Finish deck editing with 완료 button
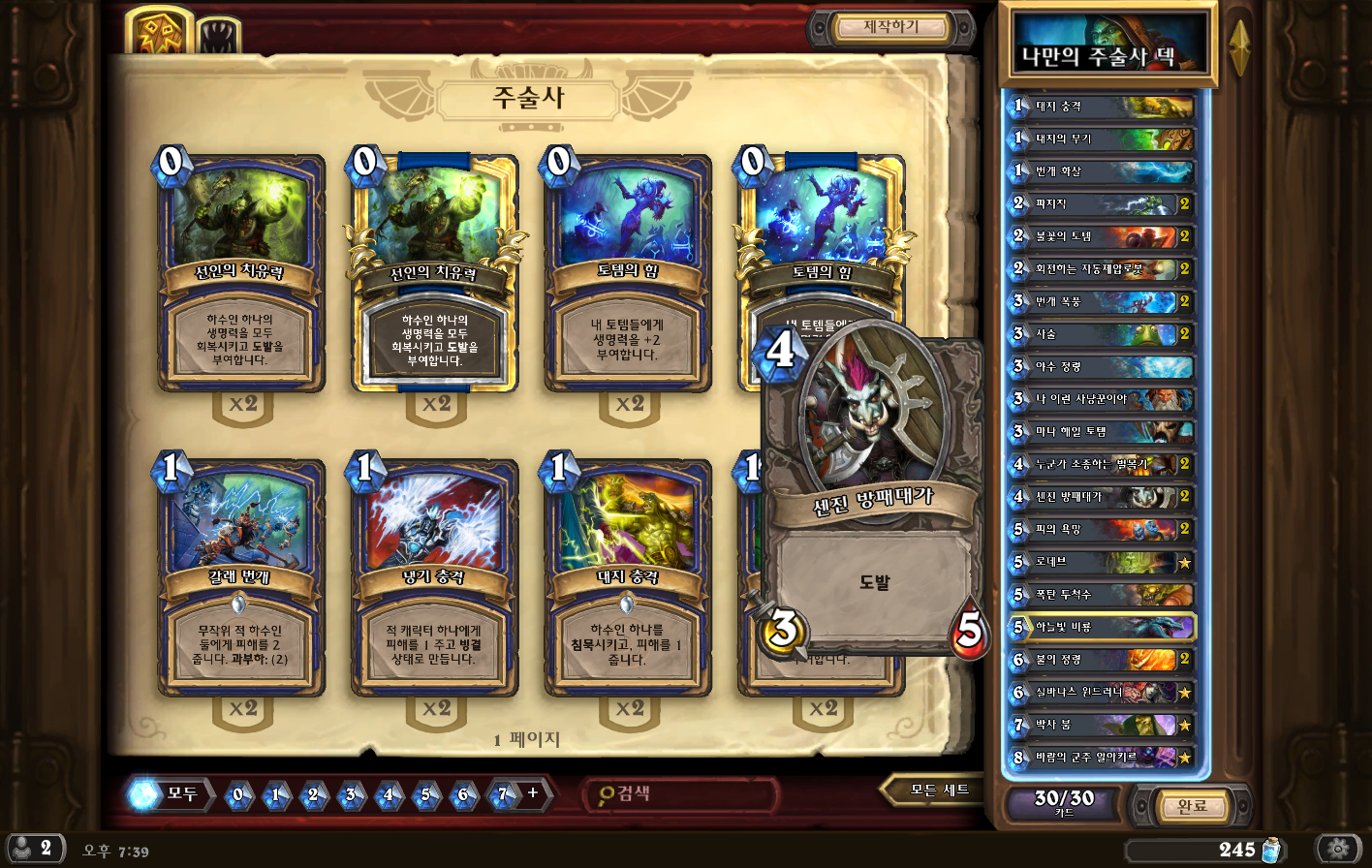 click(x=1192, y=806)
